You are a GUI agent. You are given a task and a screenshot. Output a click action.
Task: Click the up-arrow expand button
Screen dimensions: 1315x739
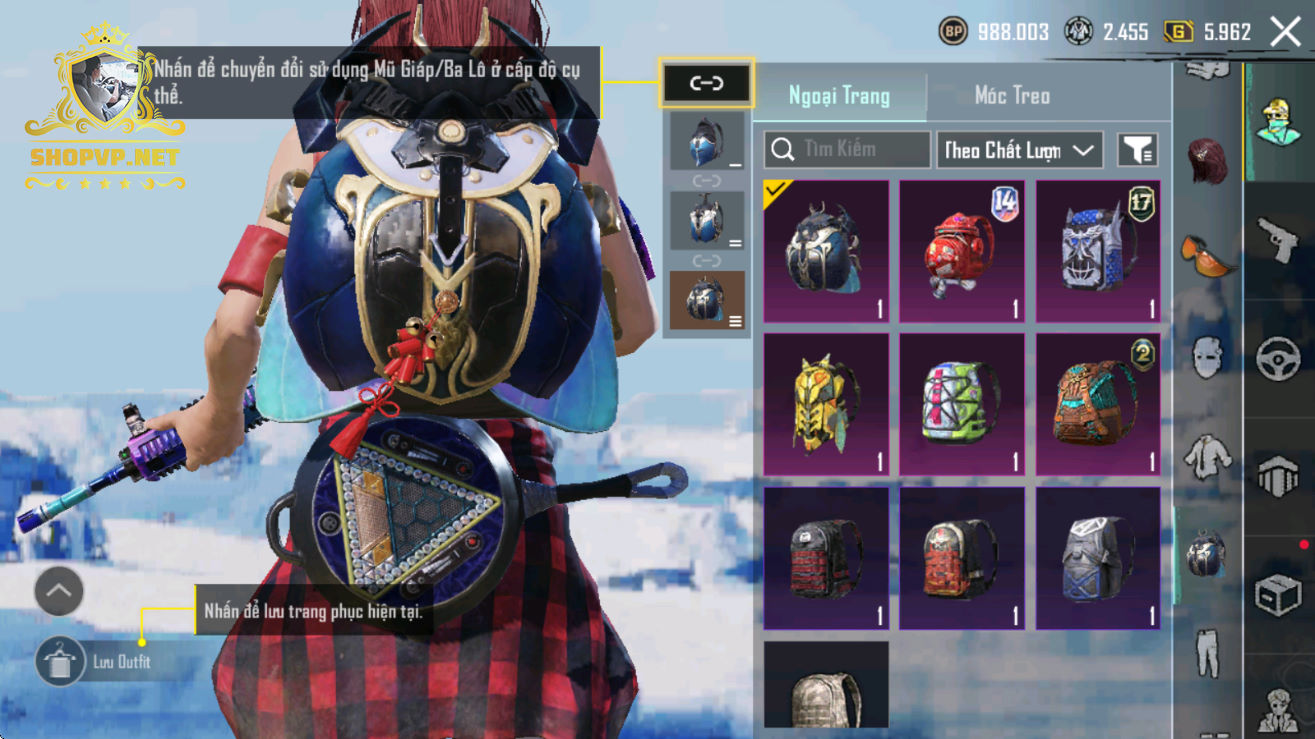coord(58,592)
